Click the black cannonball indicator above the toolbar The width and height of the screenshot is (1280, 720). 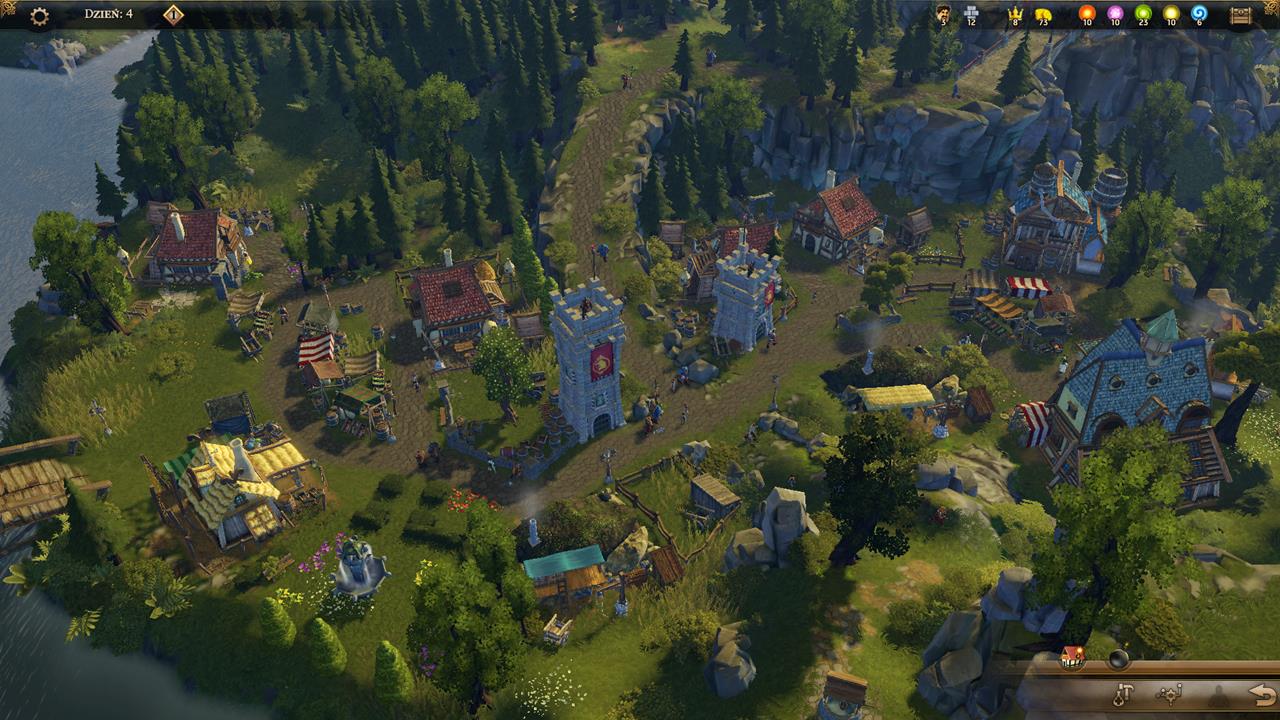point(1118,659)
